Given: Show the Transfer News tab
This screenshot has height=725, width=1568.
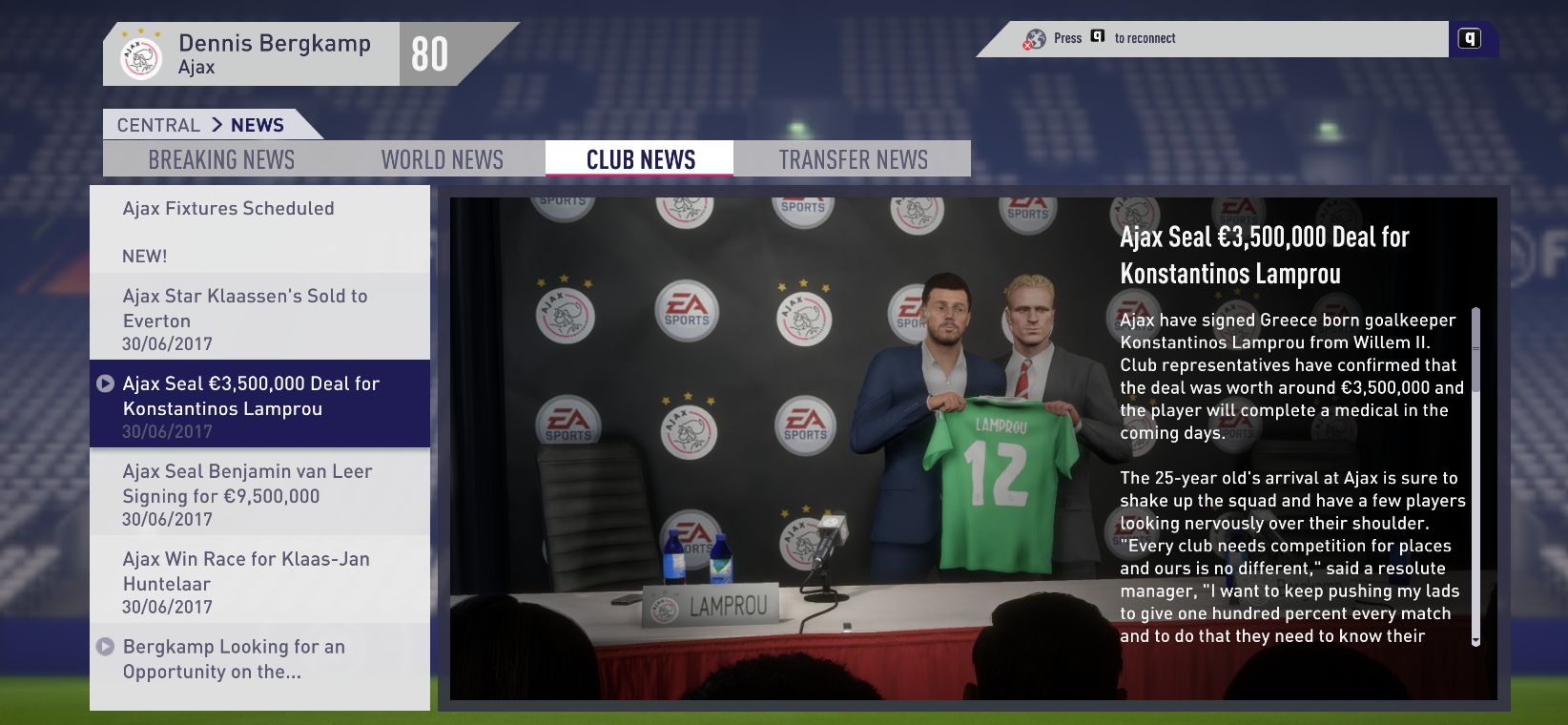Looking at the screenshot, I should point(853,159).
